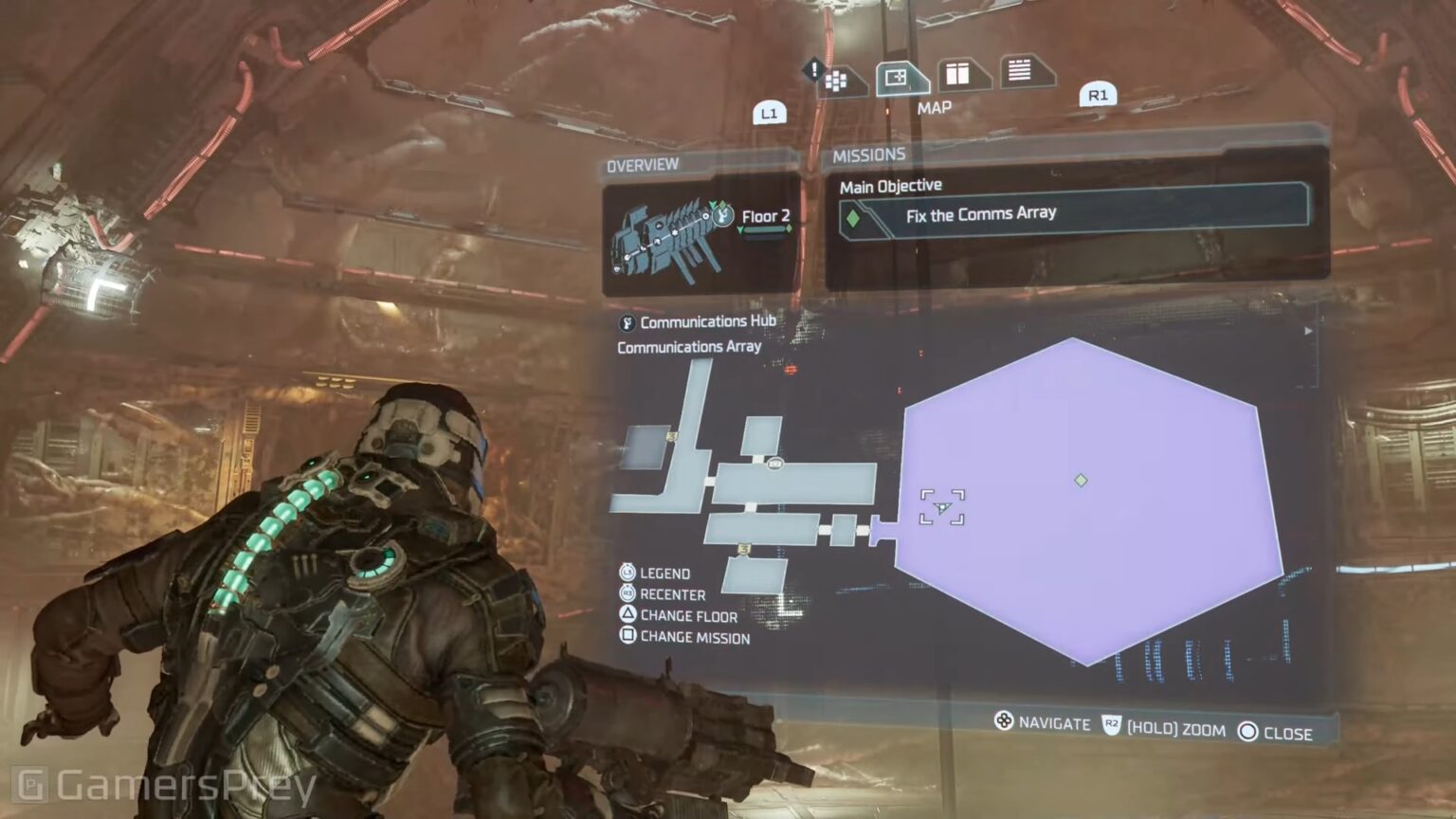Click the oval marker on the upper long room
The height and width of the screenshot is (819, 1456).
[x=774, y=464]
